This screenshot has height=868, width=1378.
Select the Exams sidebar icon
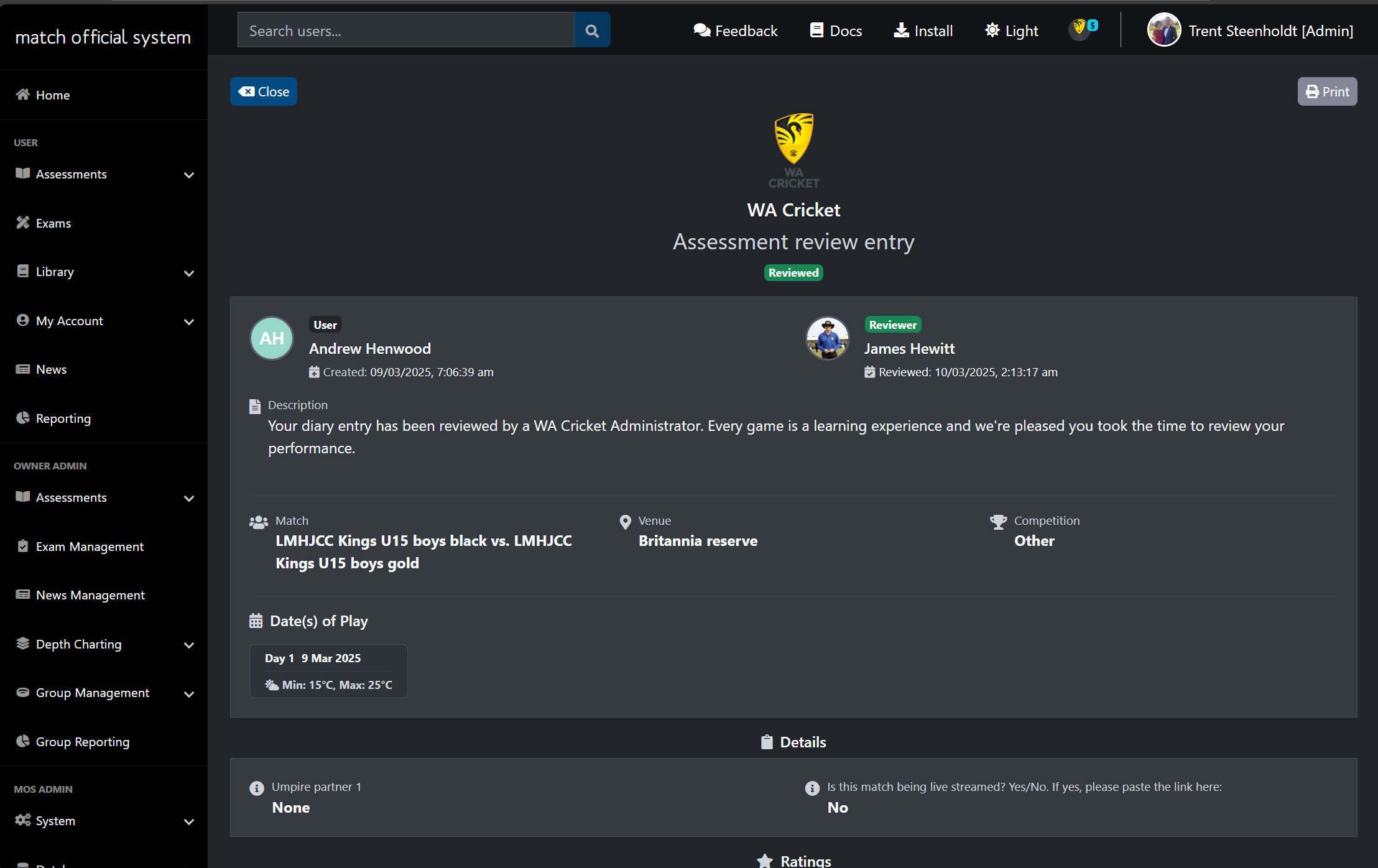tap(23, 223)
